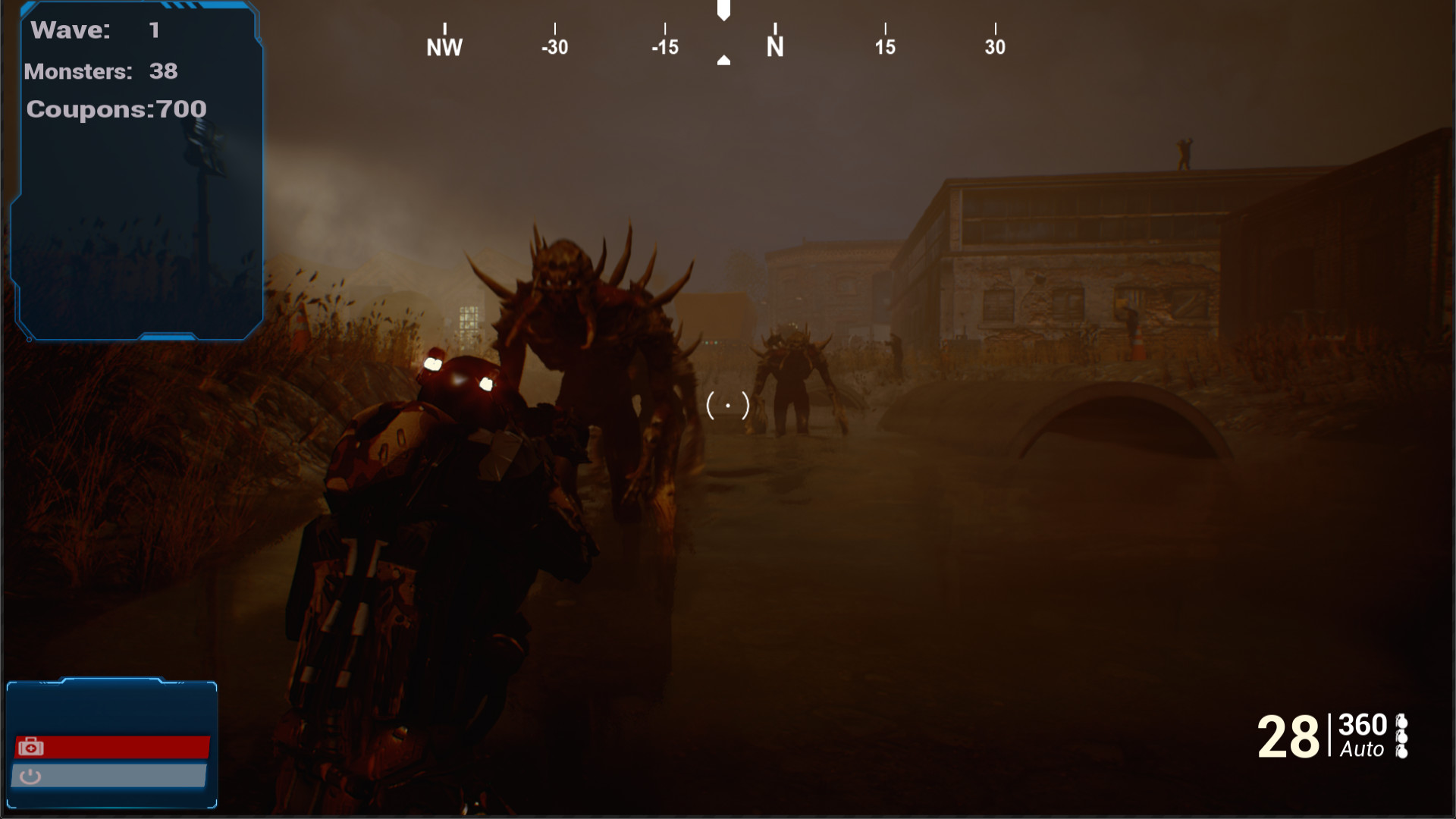Select the N heading on the compass

773,47
